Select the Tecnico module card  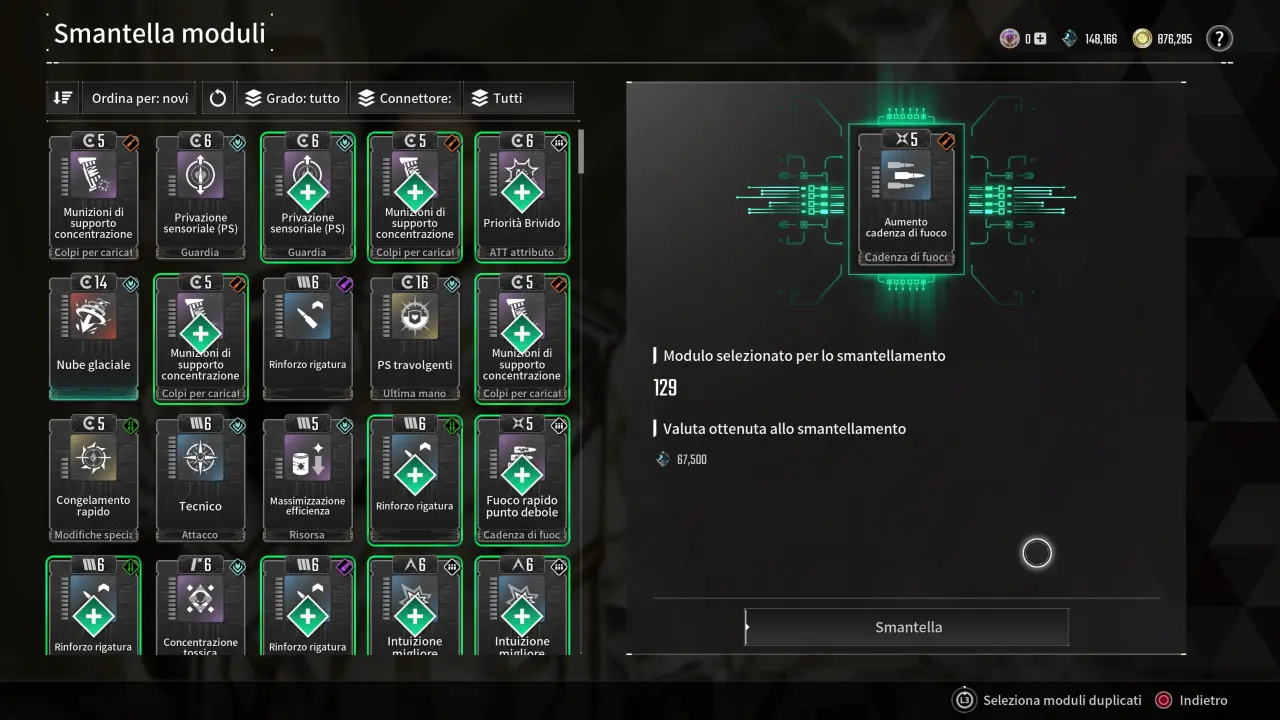[201, 480]
